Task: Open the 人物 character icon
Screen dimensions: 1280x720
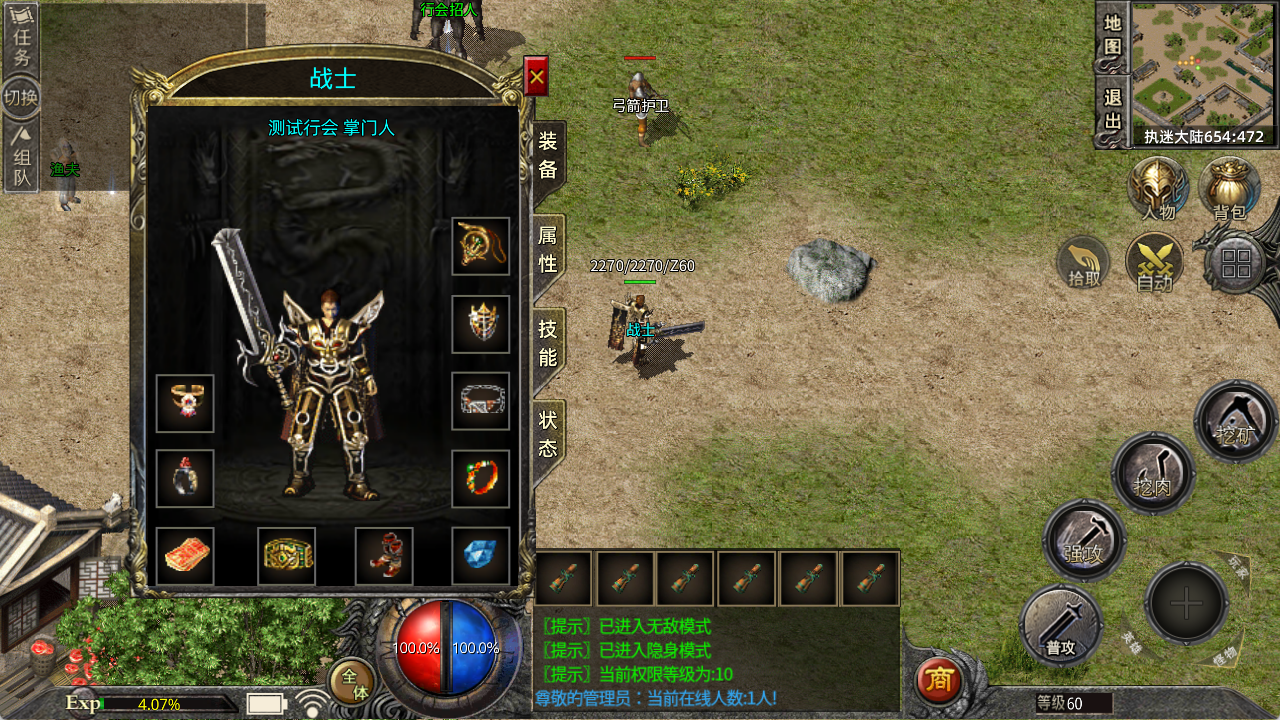Action: click(1158, 187)
